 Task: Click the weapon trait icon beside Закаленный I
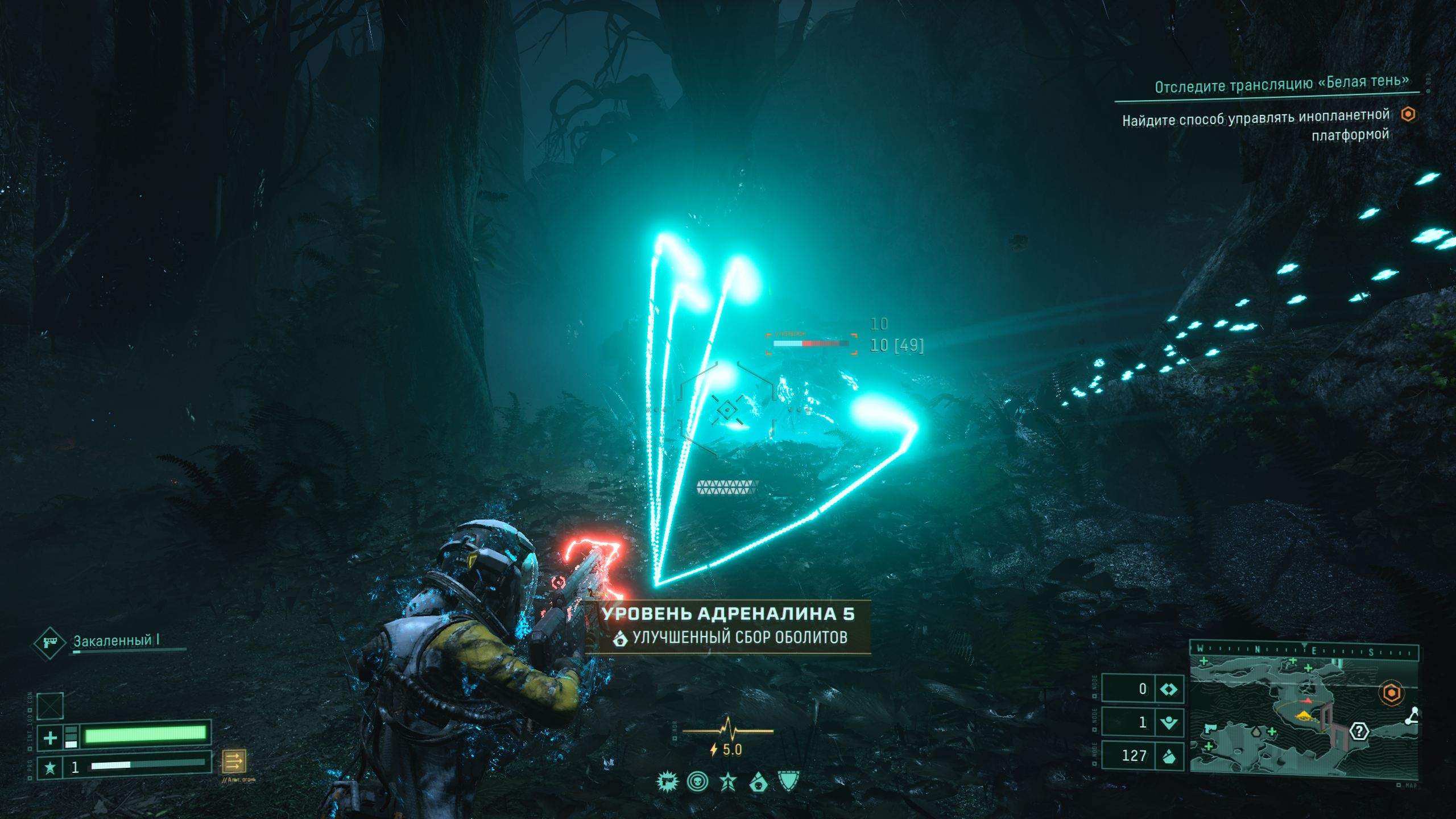coord(50,643)
